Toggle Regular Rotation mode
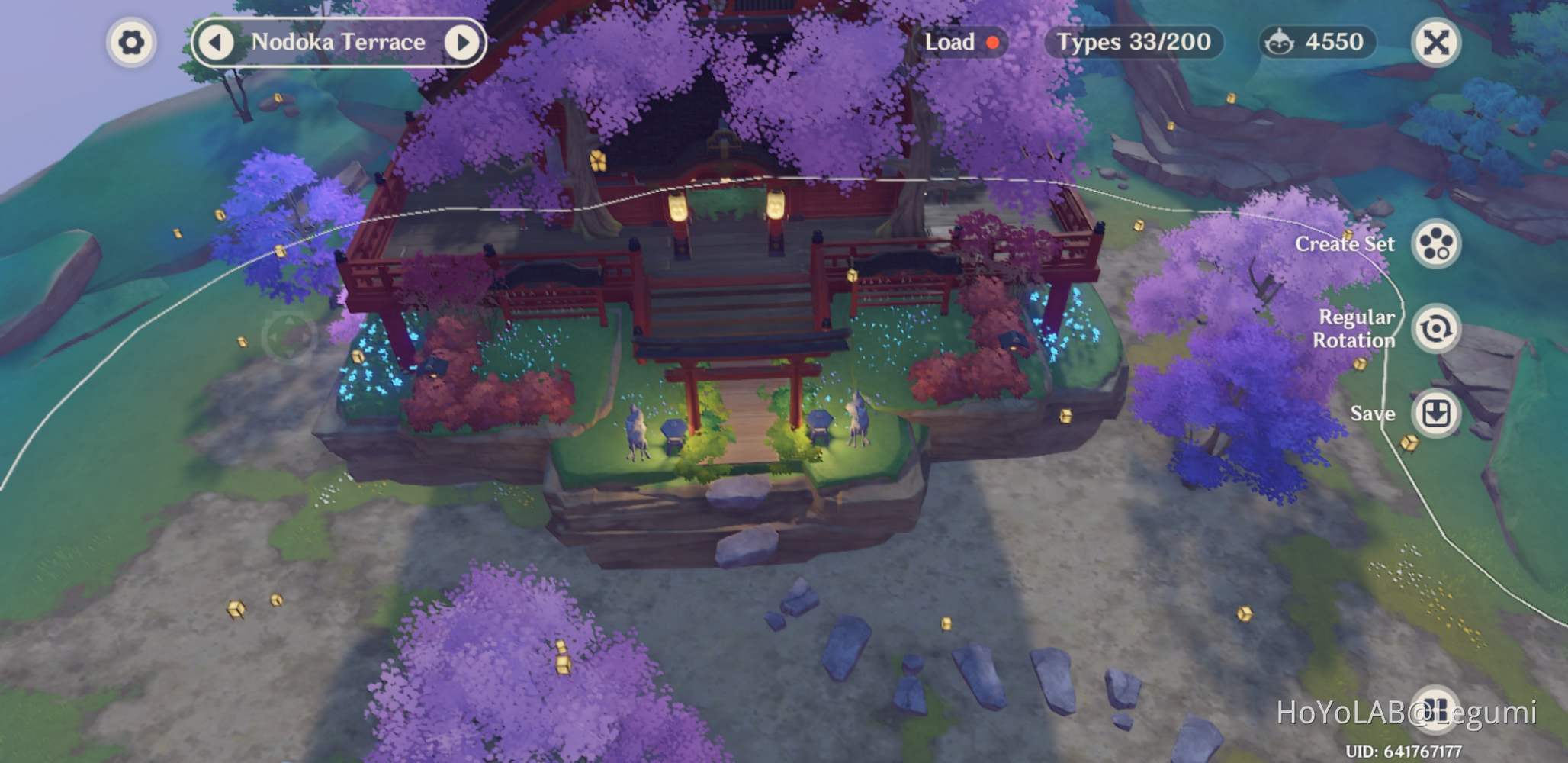Viewport: 1568px width, 763px height. (x=1436, y=329)
